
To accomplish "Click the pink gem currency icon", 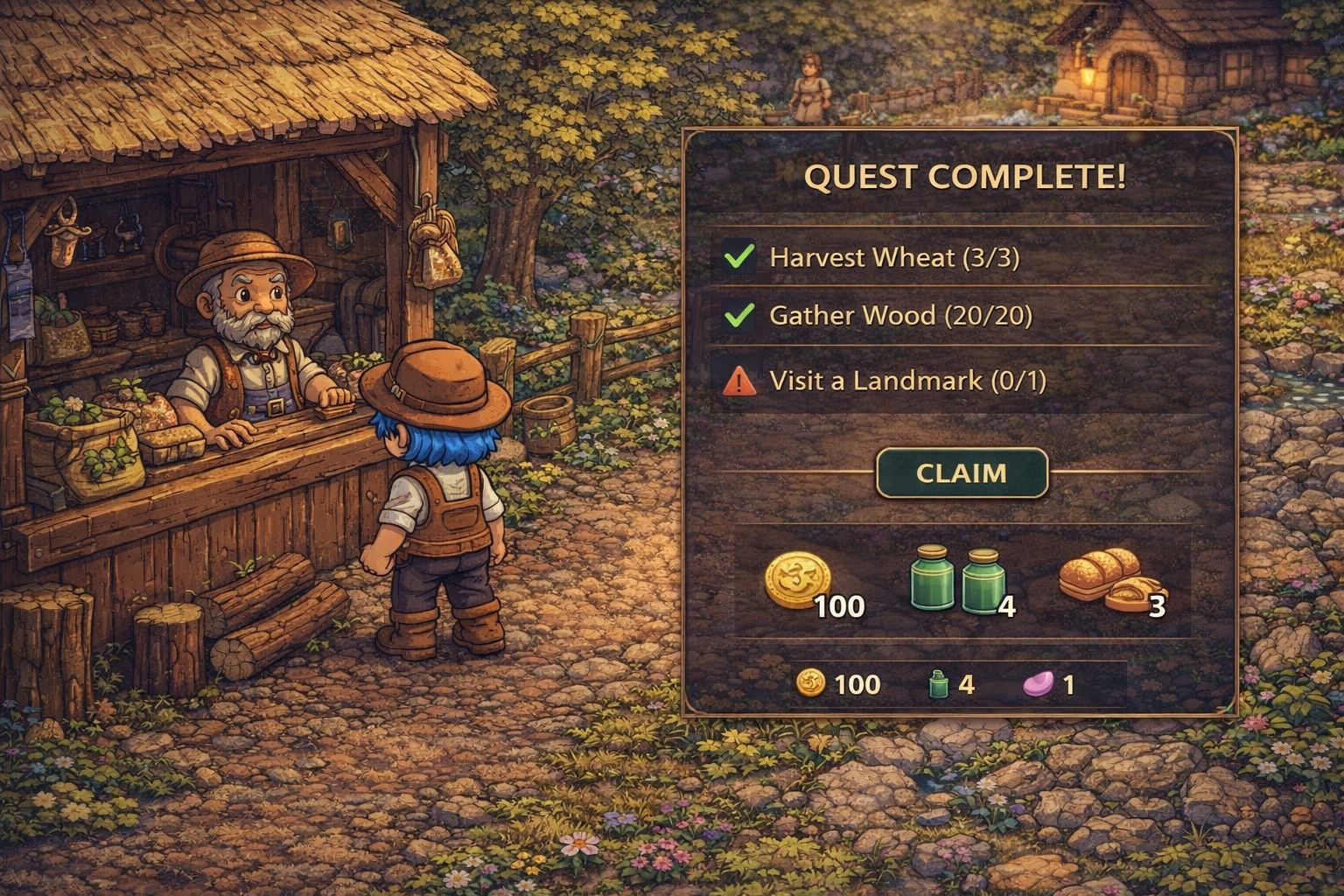I will (1039, 683).
